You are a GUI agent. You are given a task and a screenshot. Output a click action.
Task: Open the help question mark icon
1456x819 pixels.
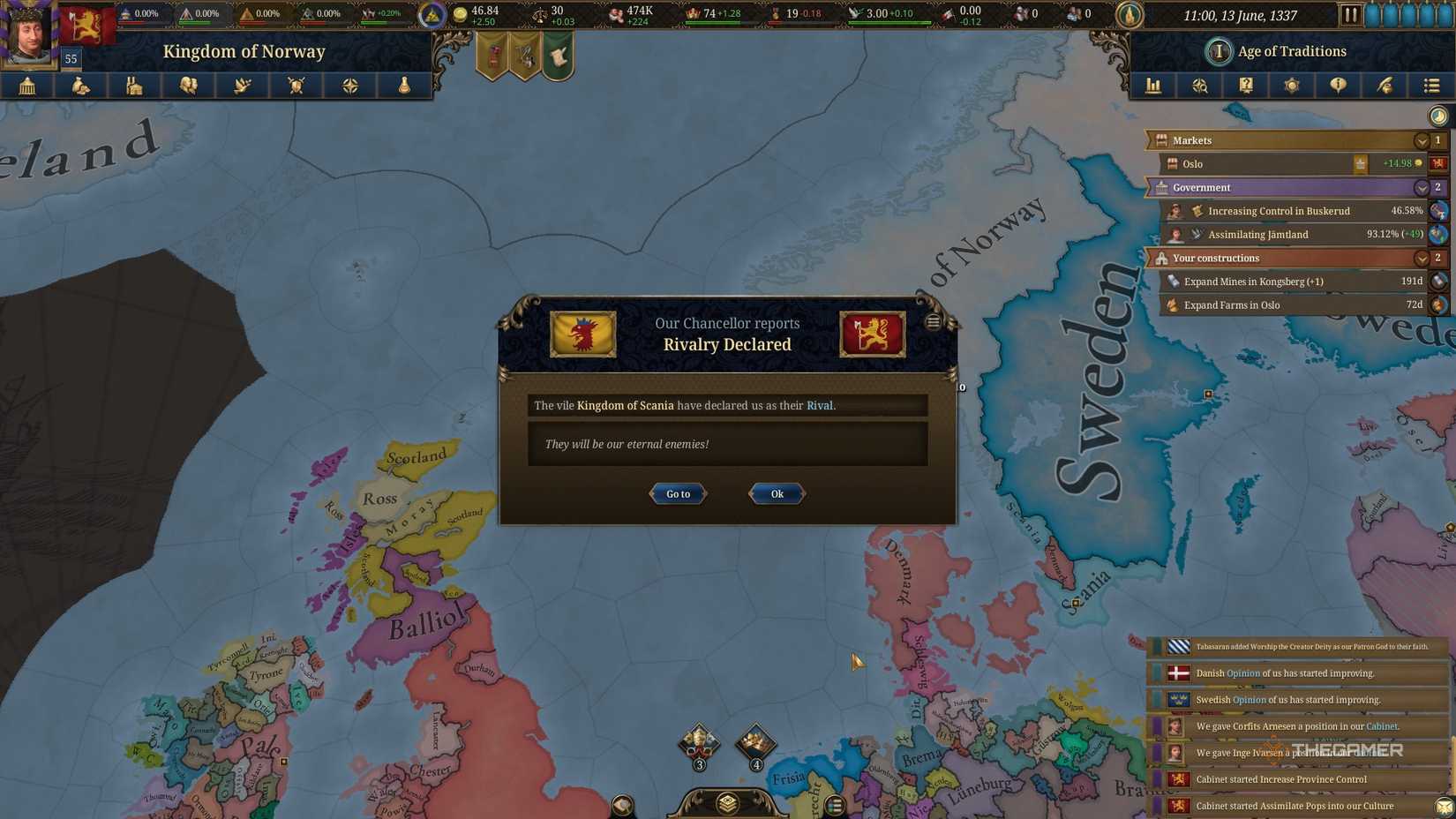point(1246,86)
